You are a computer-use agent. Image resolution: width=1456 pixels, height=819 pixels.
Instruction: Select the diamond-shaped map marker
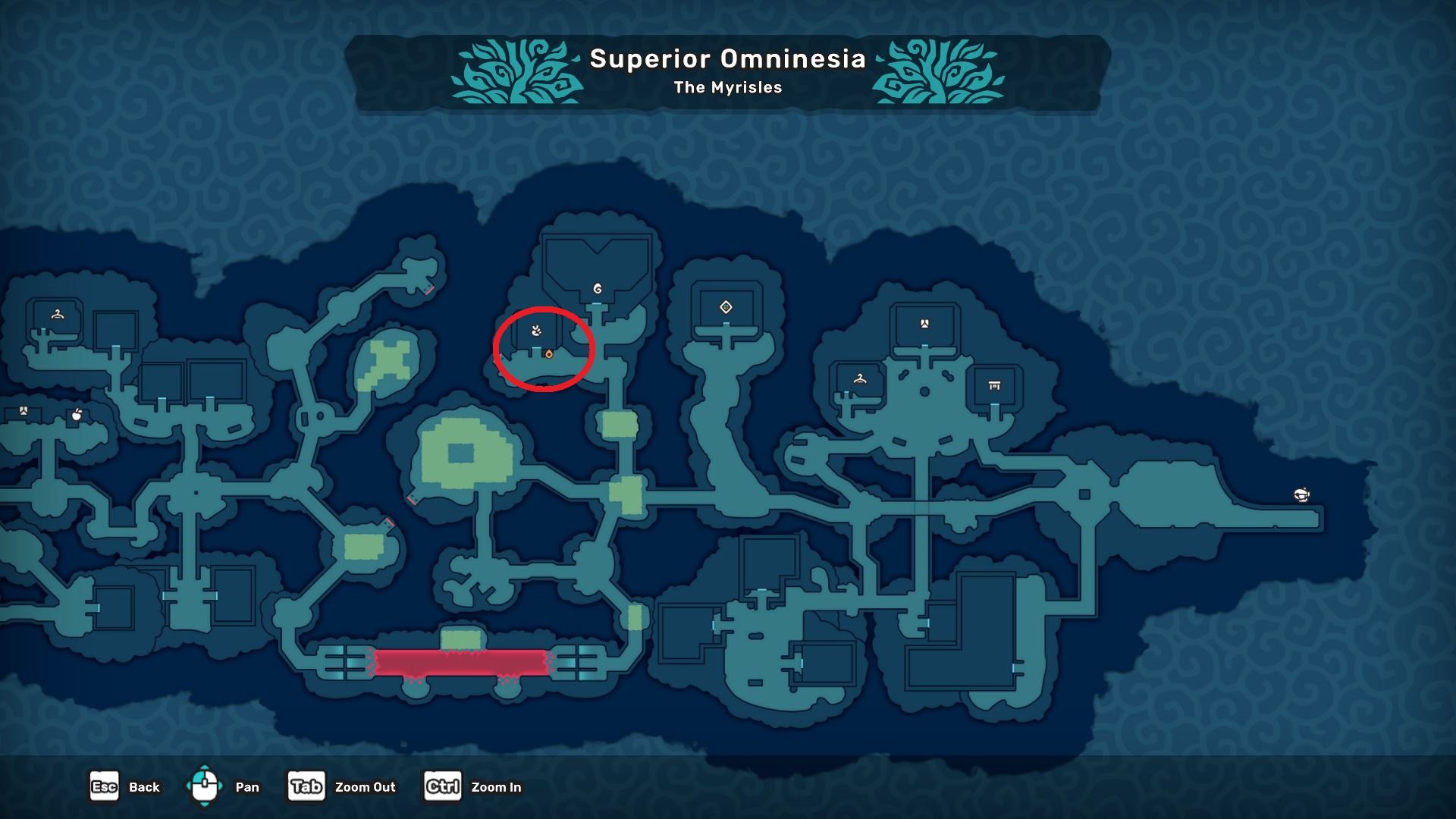point(726,307)
